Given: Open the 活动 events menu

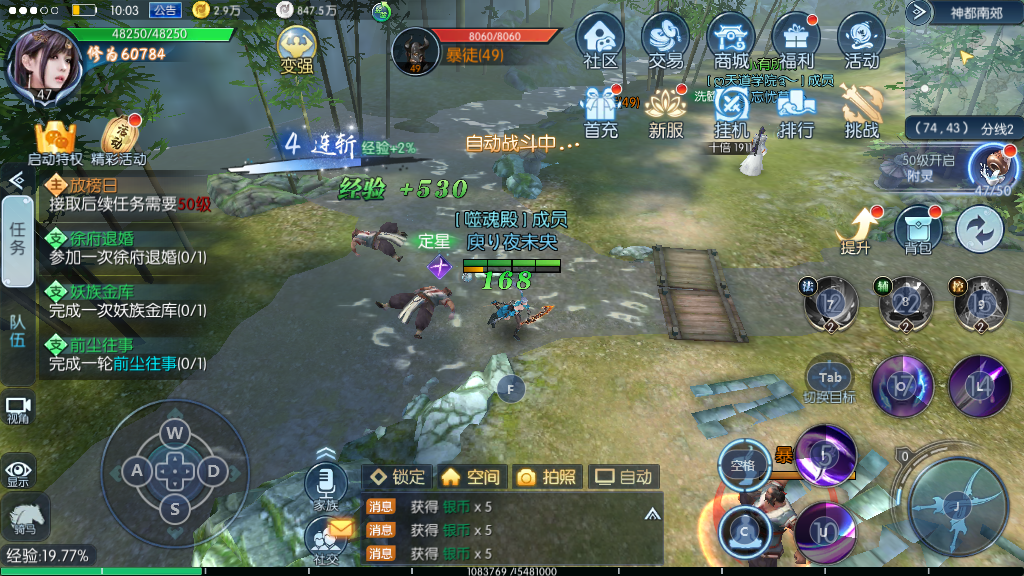Looking at the screenshot, I should pos(861,40).
